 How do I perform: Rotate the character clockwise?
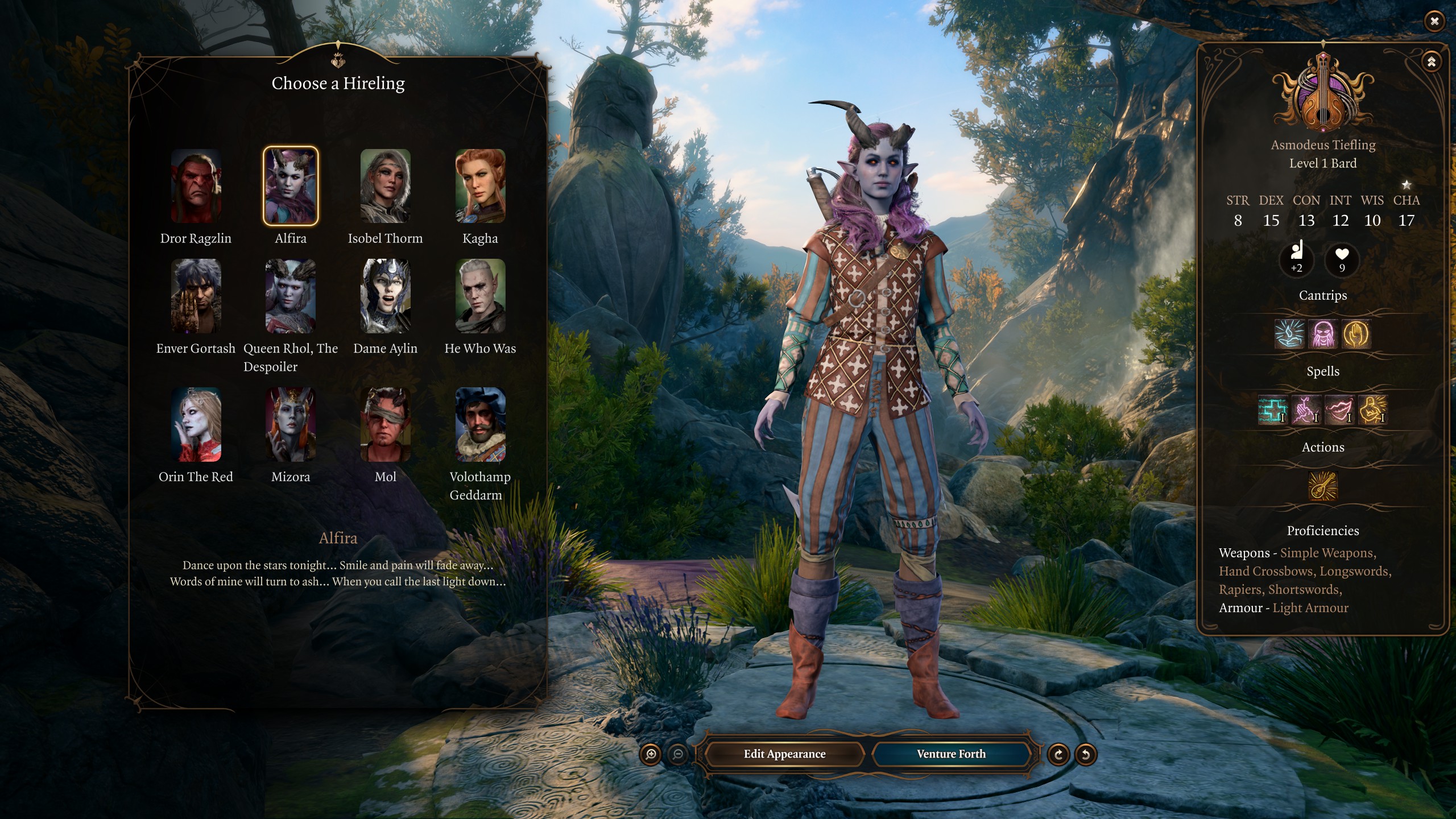pos(1058,755)
